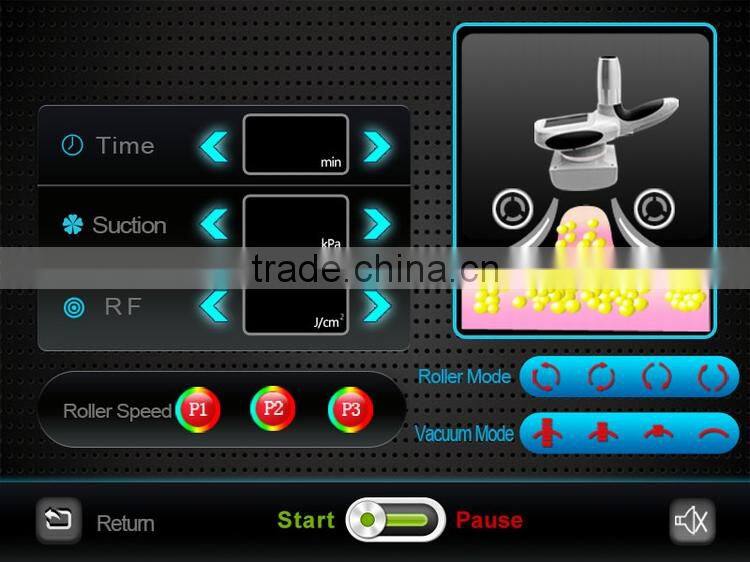Increase the RF energy with right arrow
This screenshot has height=562, width=750.
(x=377, y=304)
